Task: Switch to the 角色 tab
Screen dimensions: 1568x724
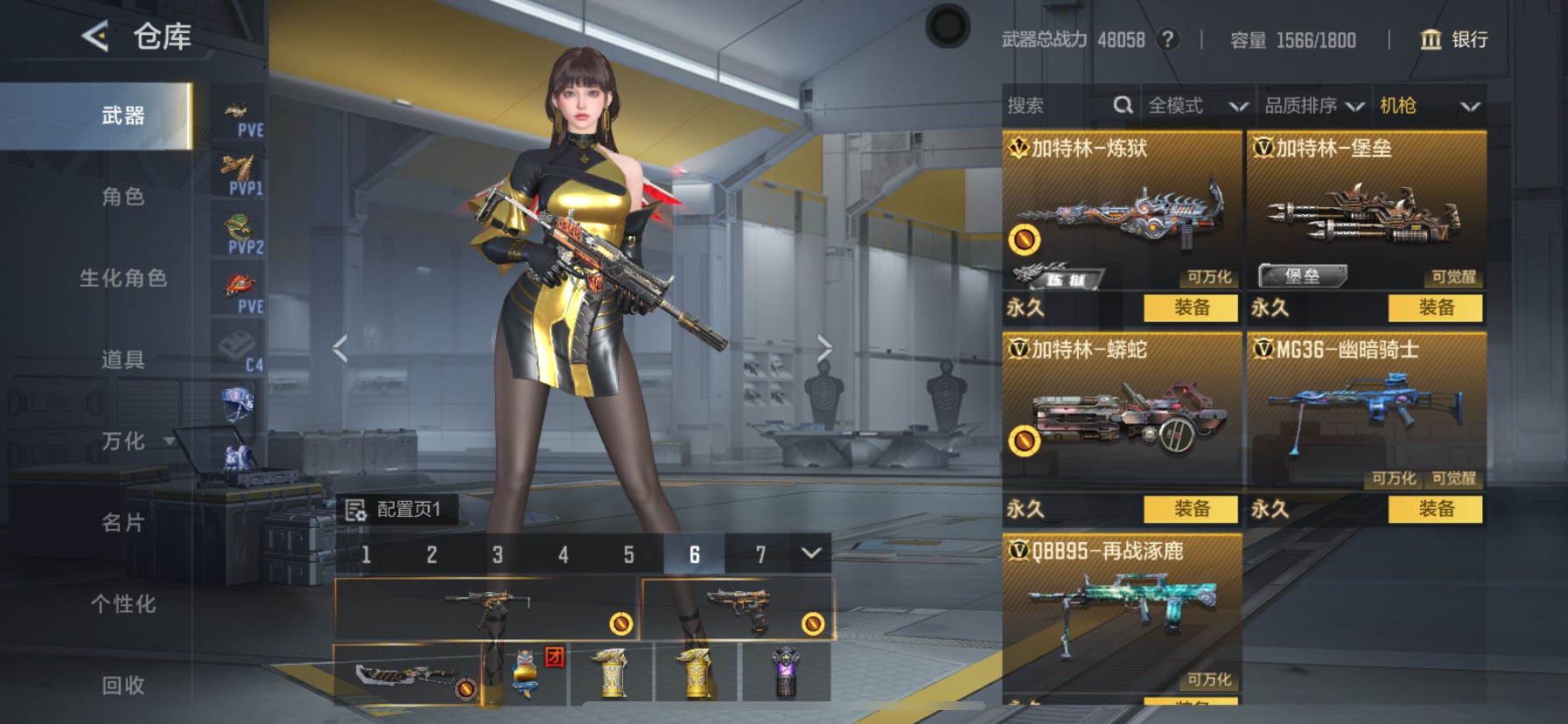Action: point(122,197)
